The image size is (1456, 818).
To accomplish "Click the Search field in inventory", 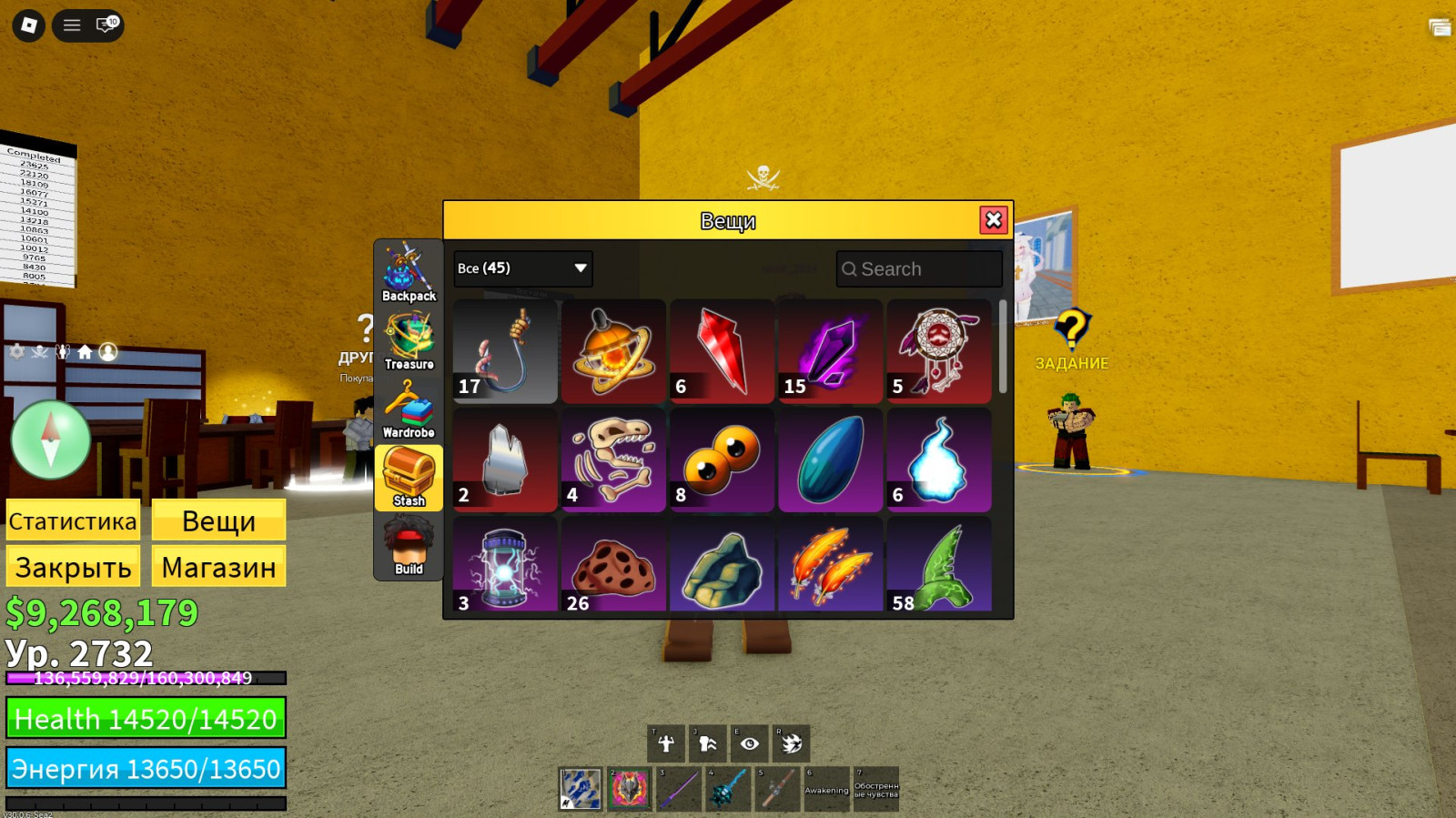I will 919,269.
